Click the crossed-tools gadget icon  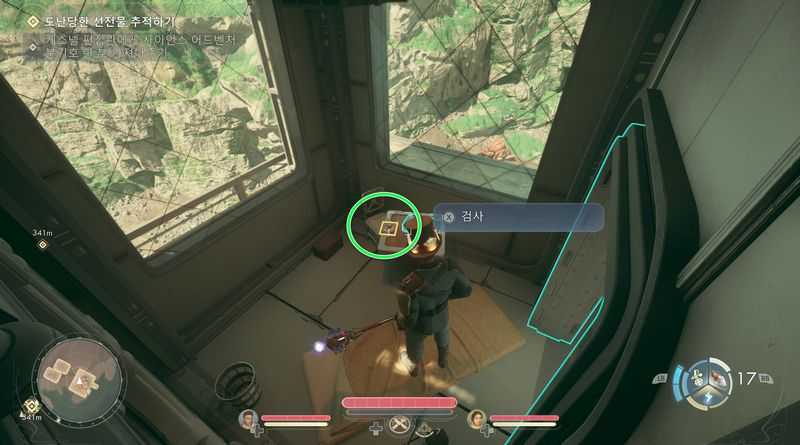(399, 426)
